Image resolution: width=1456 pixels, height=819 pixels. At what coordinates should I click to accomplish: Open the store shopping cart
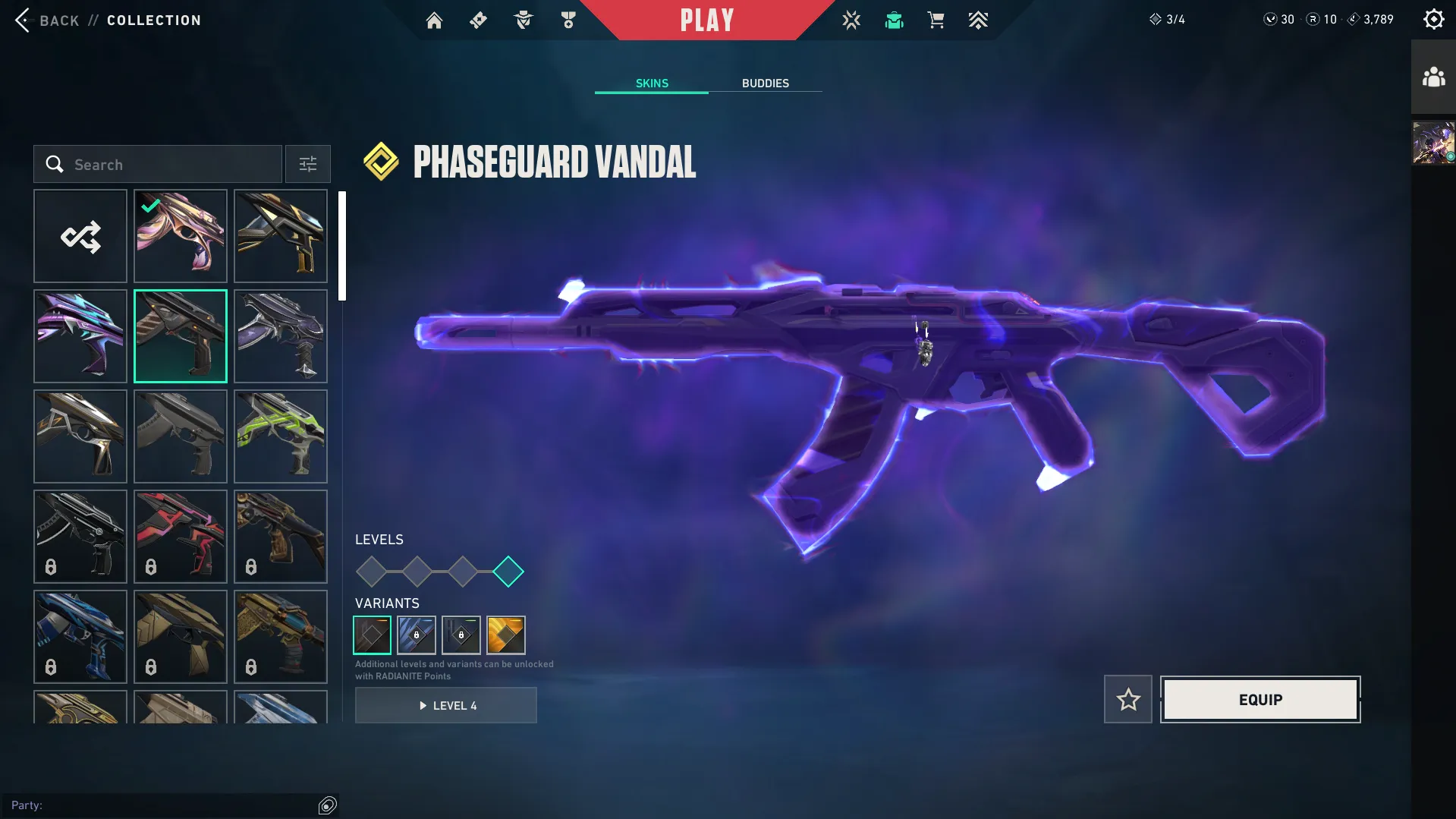click(x=936, y=20)
